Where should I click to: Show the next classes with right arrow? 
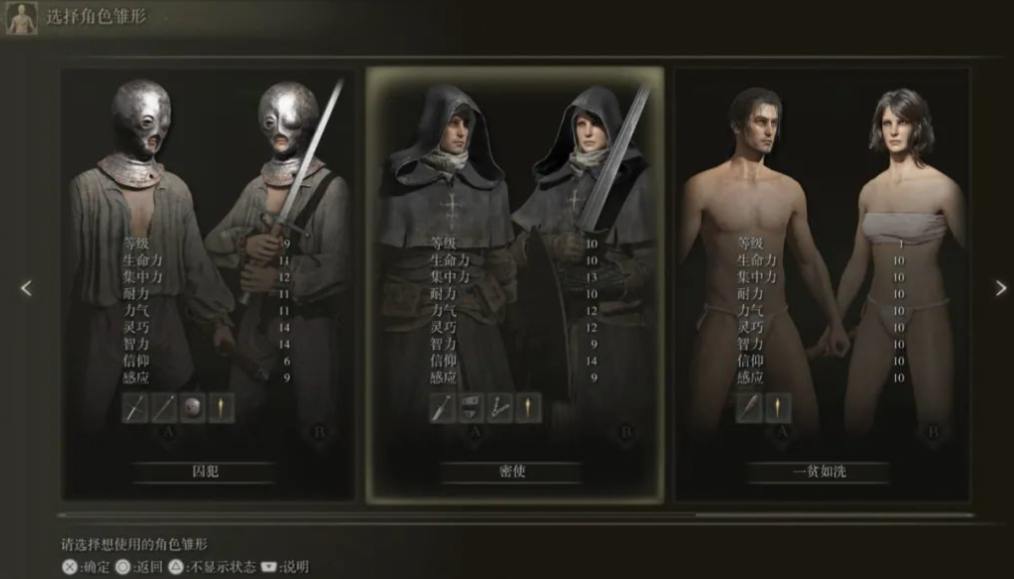[1000, 288]
